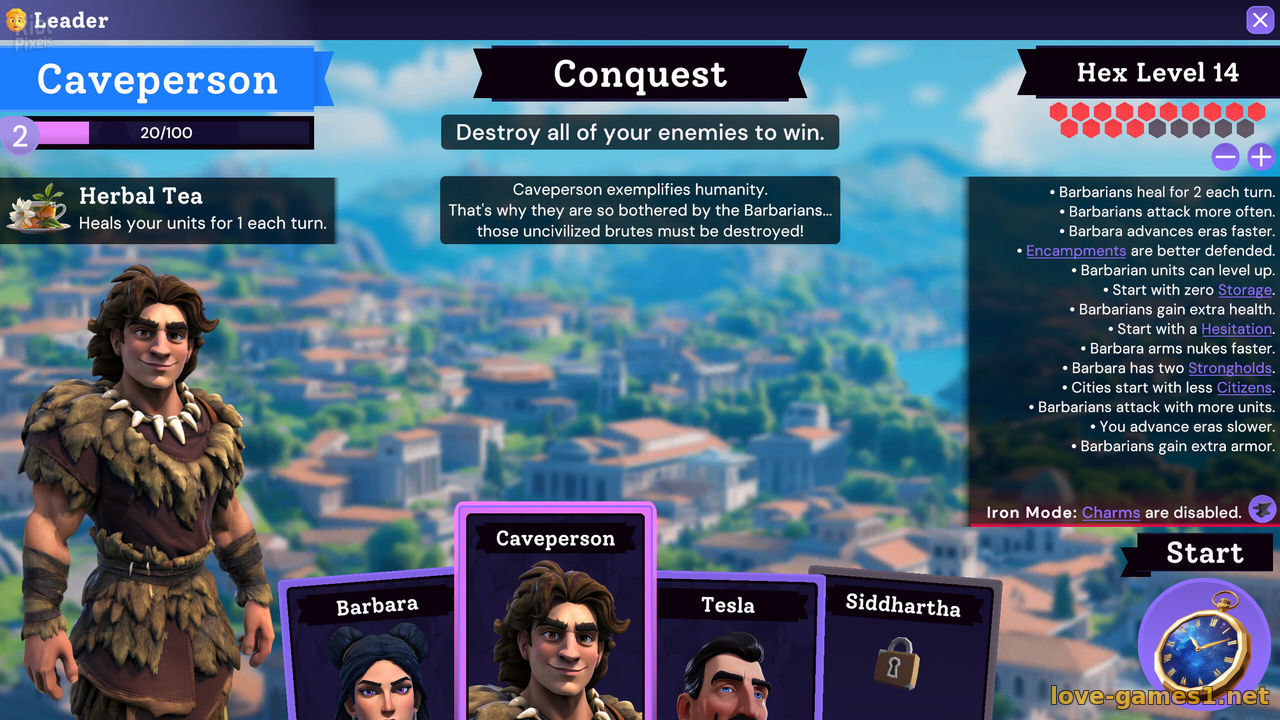Show the Hesitation keyword link

coord(1237,329)
